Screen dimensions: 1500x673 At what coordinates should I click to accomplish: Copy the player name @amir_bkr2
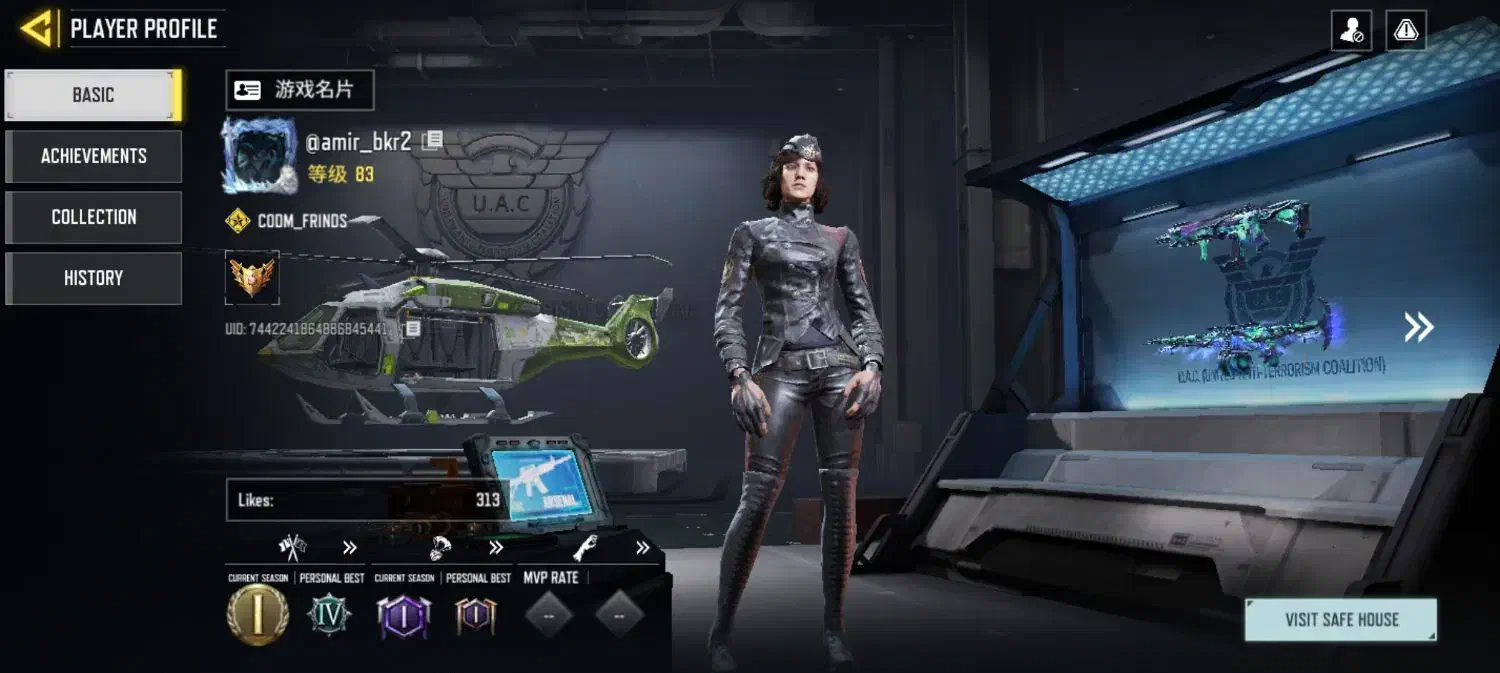point(433,141)
